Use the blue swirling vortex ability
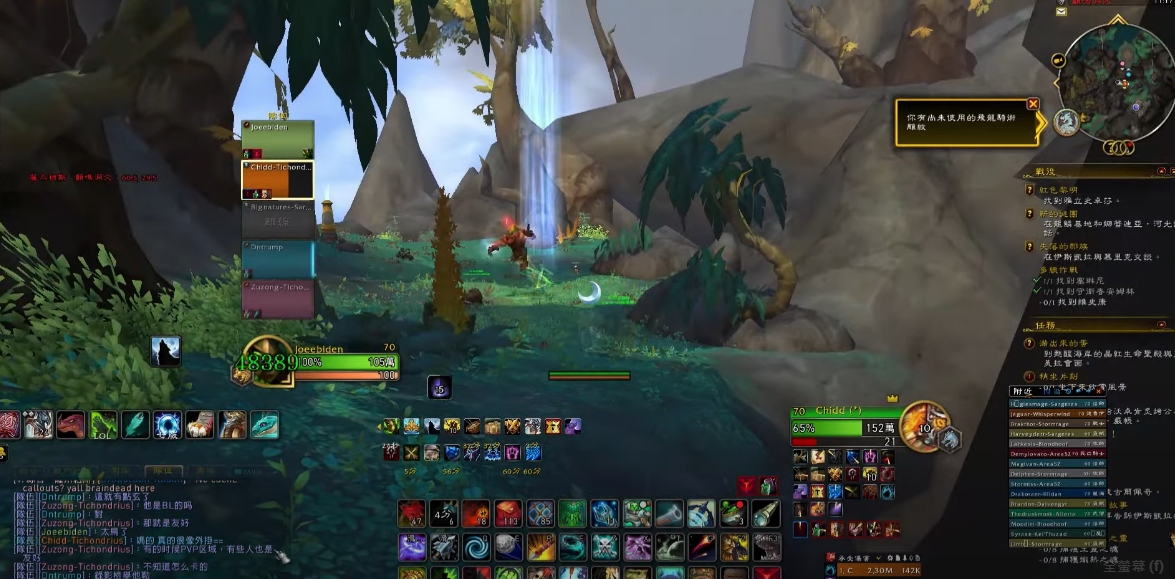1175x579 pixels. (477, 547)
